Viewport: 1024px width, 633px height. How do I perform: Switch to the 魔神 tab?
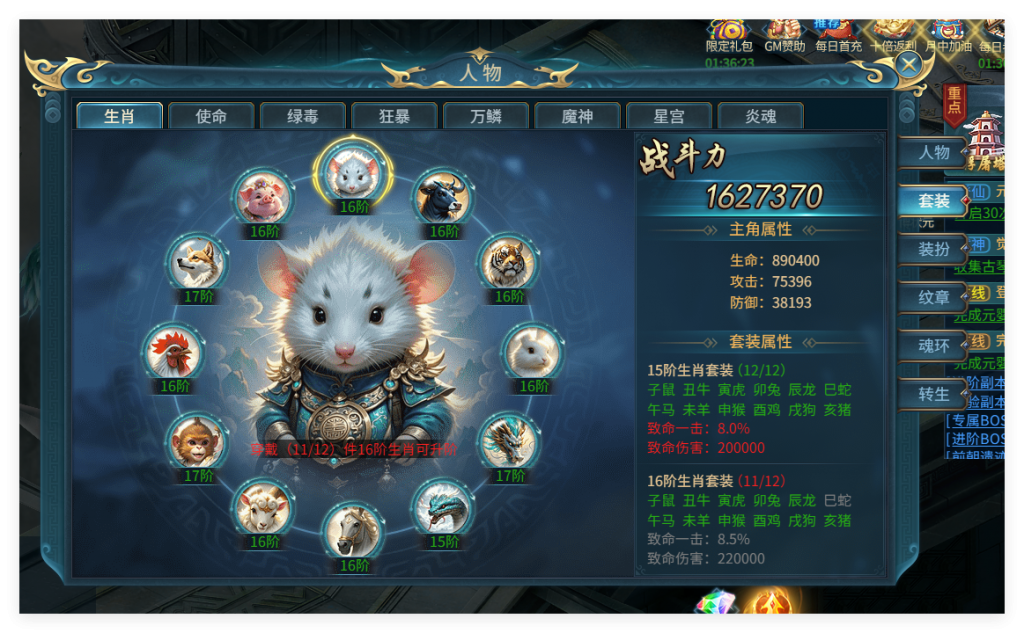click(x=577, y=116)
